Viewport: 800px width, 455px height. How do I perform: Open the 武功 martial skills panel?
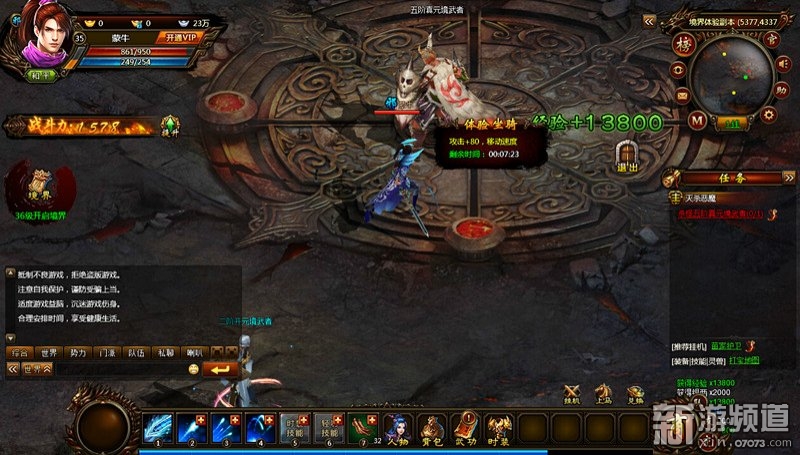[465, 428]
